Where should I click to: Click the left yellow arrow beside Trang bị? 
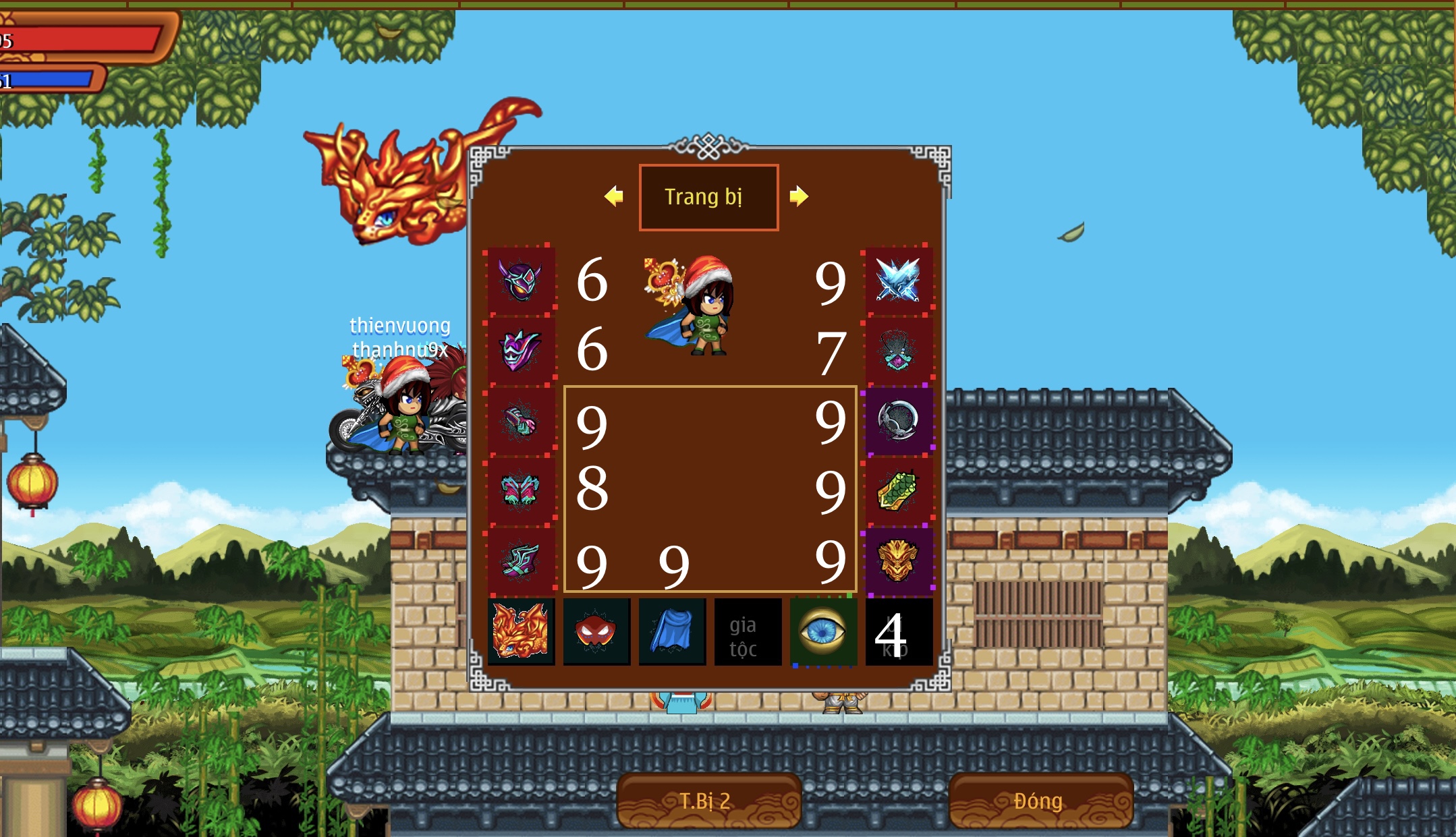tap(613, 197)
